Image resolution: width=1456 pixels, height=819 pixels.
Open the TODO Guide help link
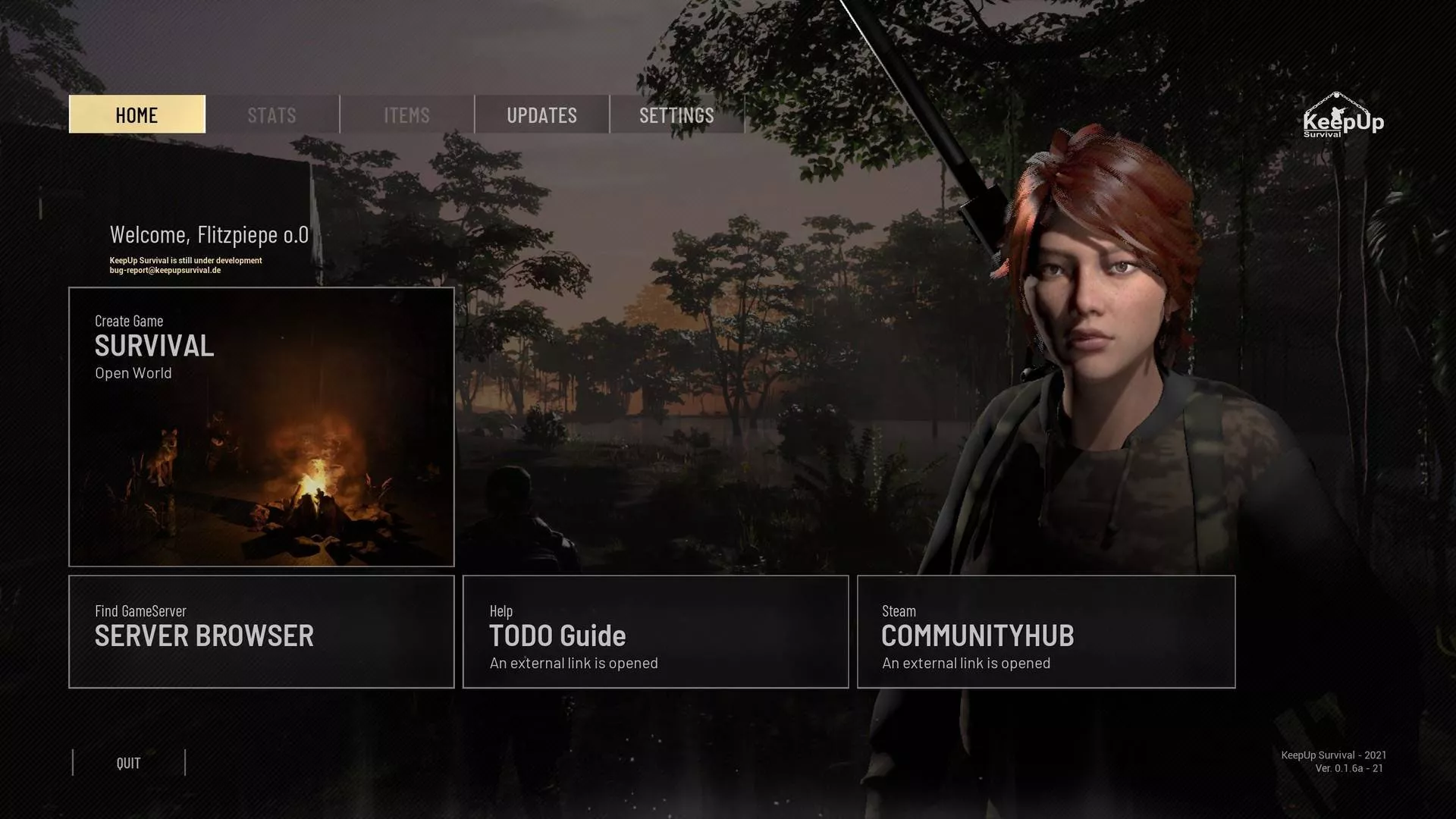click(x=655, y=632)
